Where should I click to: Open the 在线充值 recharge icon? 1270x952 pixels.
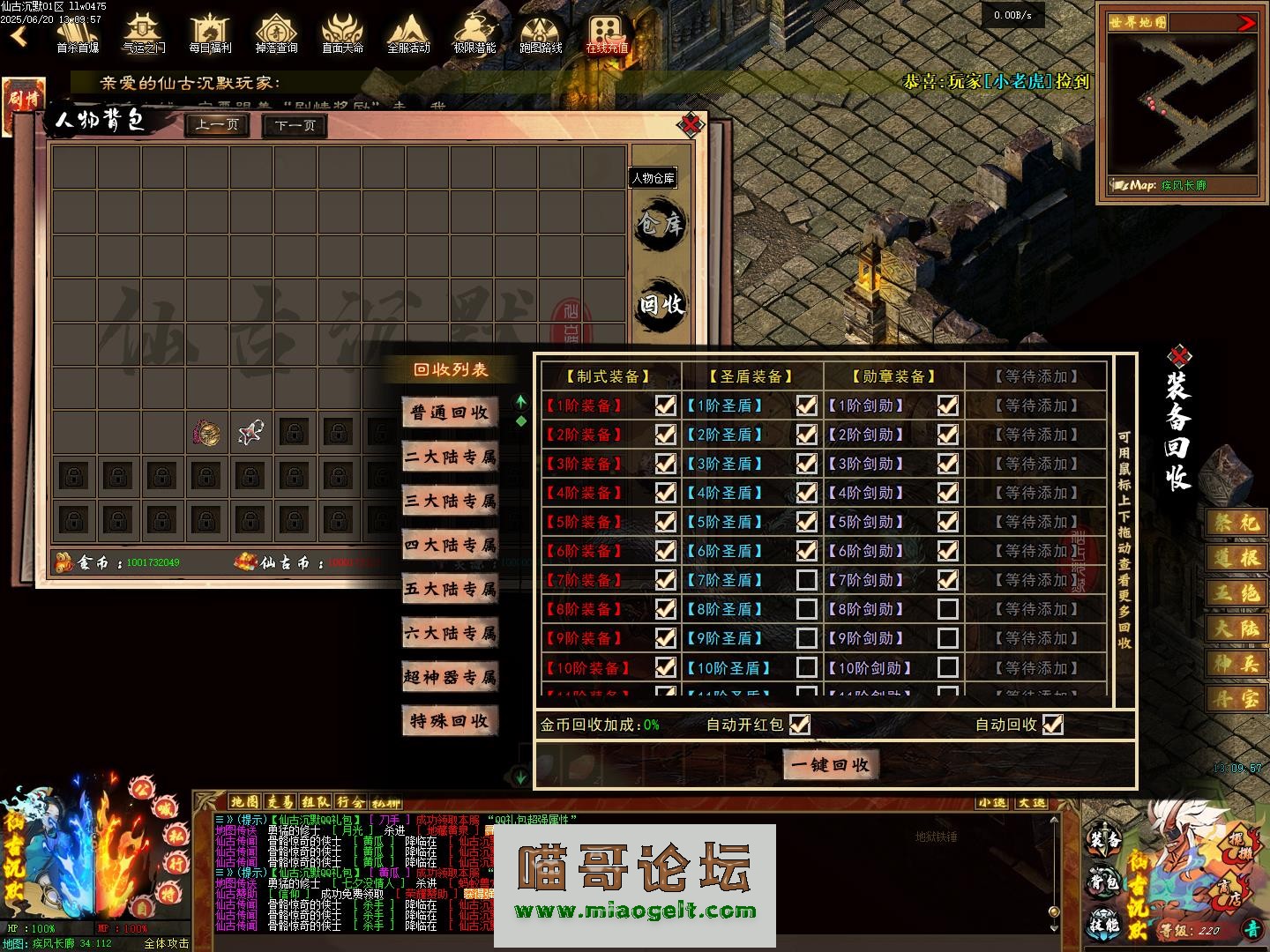click(607, 33)
